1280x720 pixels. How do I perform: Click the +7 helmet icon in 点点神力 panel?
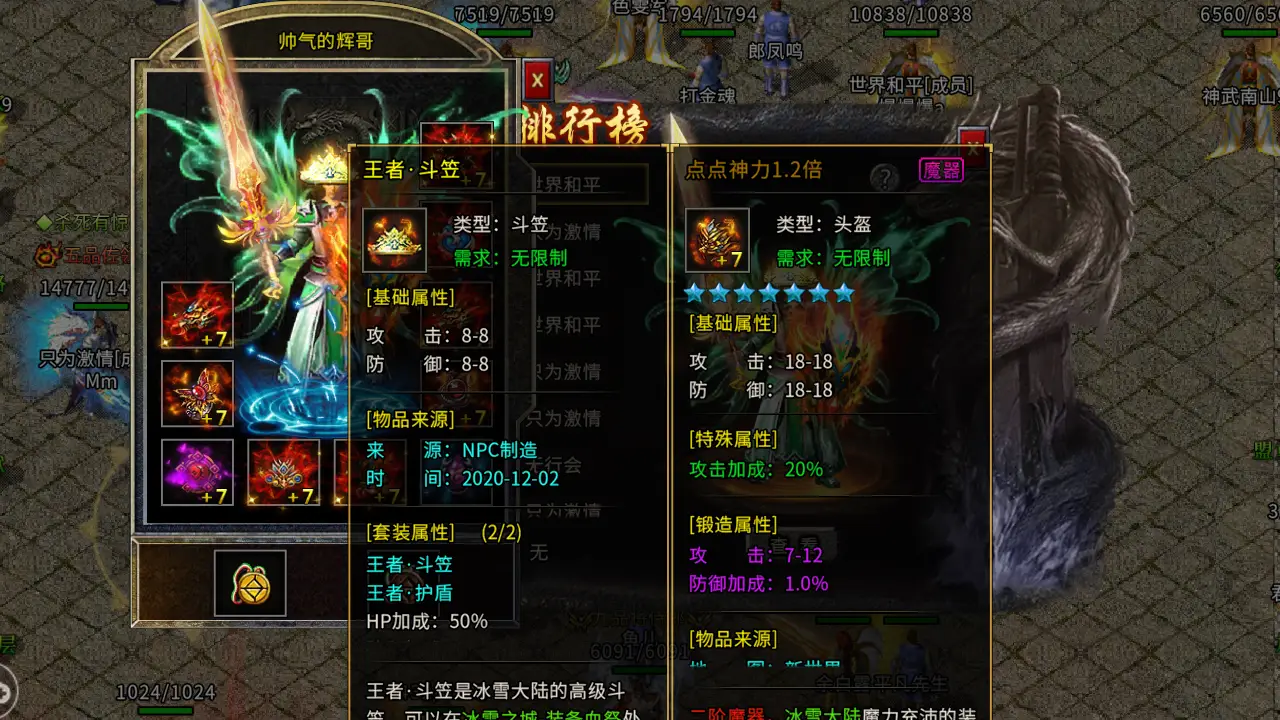717,240
